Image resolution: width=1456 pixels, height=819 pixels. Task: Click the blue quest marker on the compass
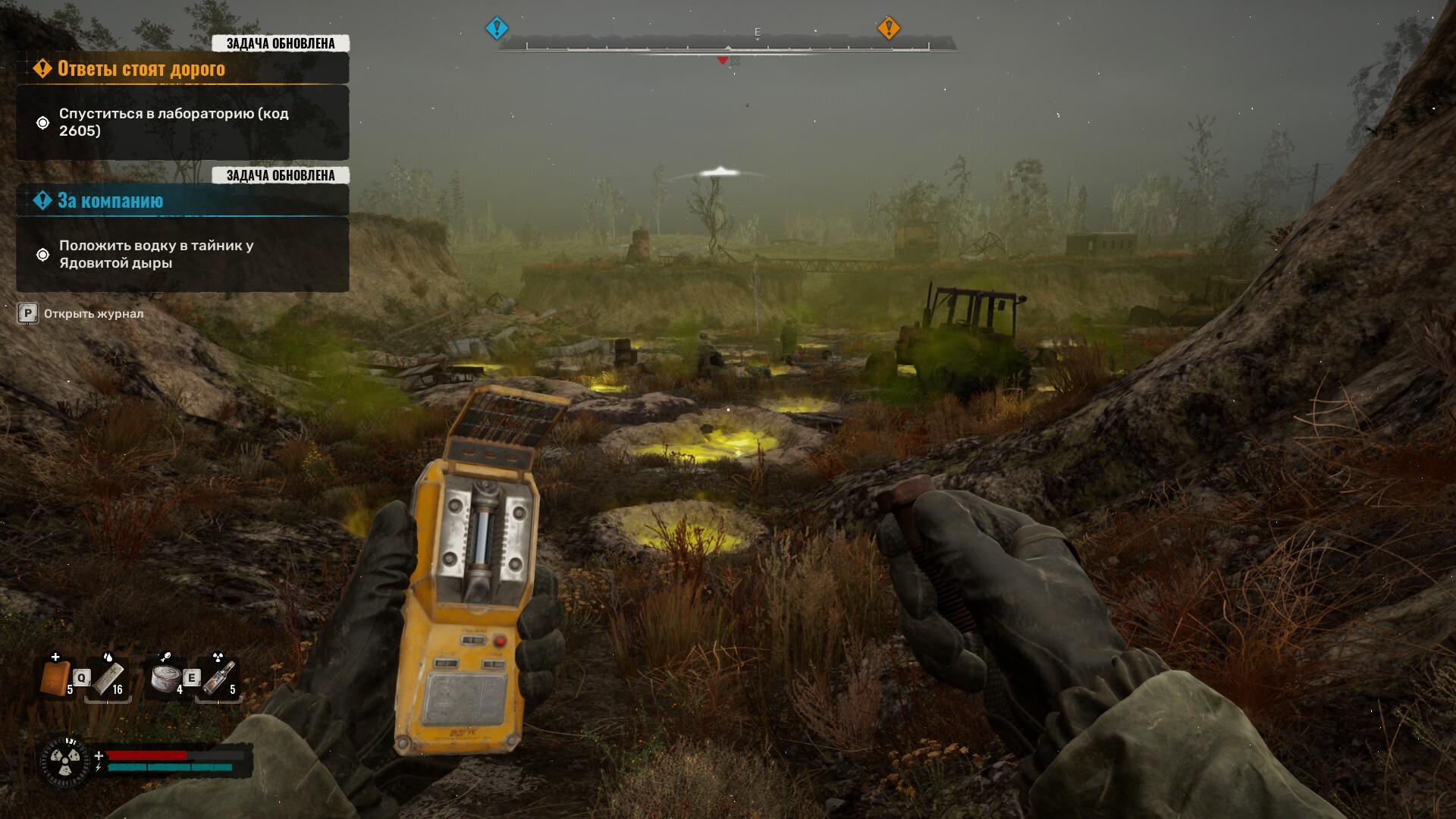tap(497, 29)
